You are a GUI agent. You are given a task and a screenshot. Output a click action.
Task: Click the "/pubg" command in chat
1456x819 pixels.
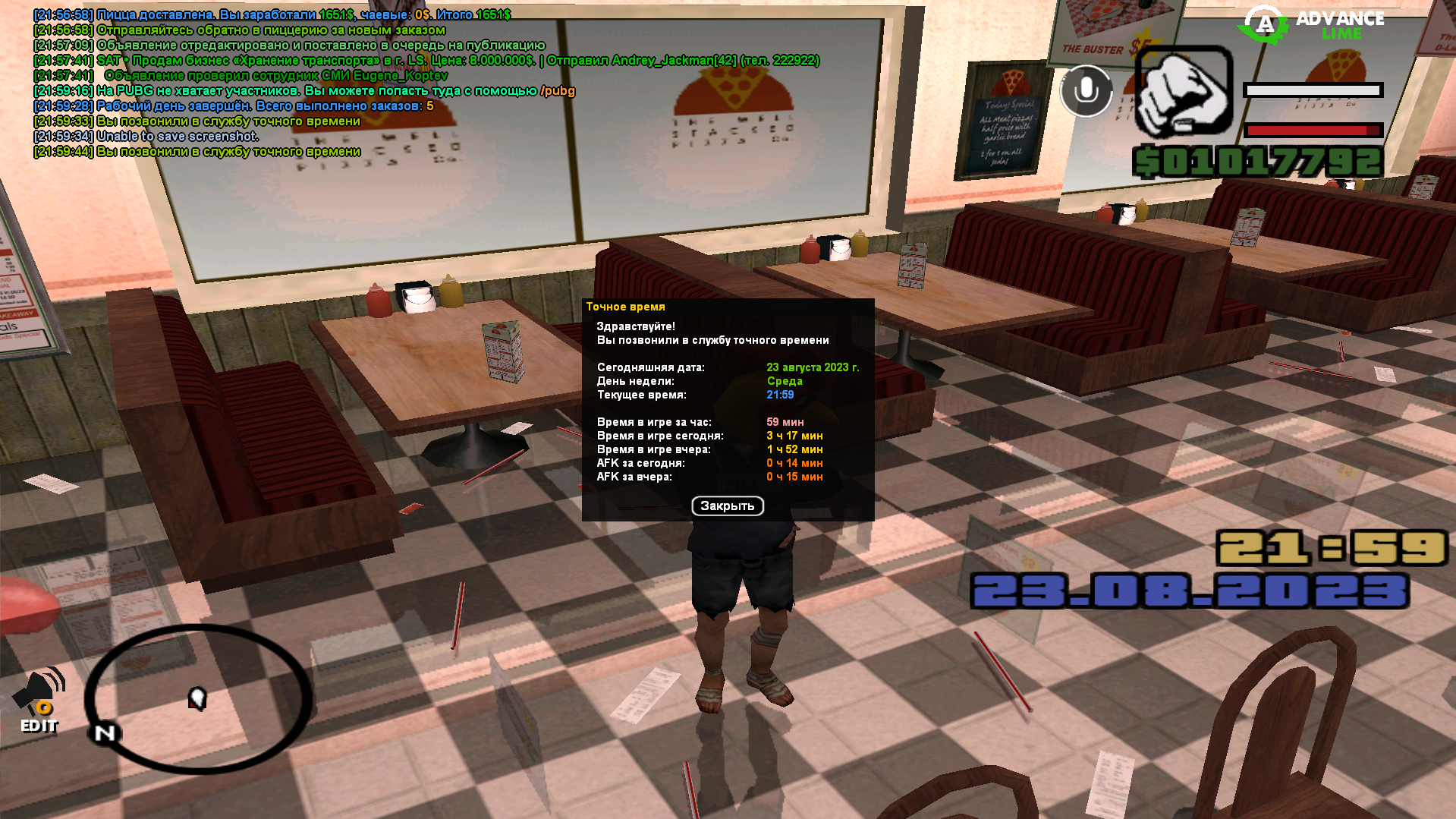[x=558, y=90]
